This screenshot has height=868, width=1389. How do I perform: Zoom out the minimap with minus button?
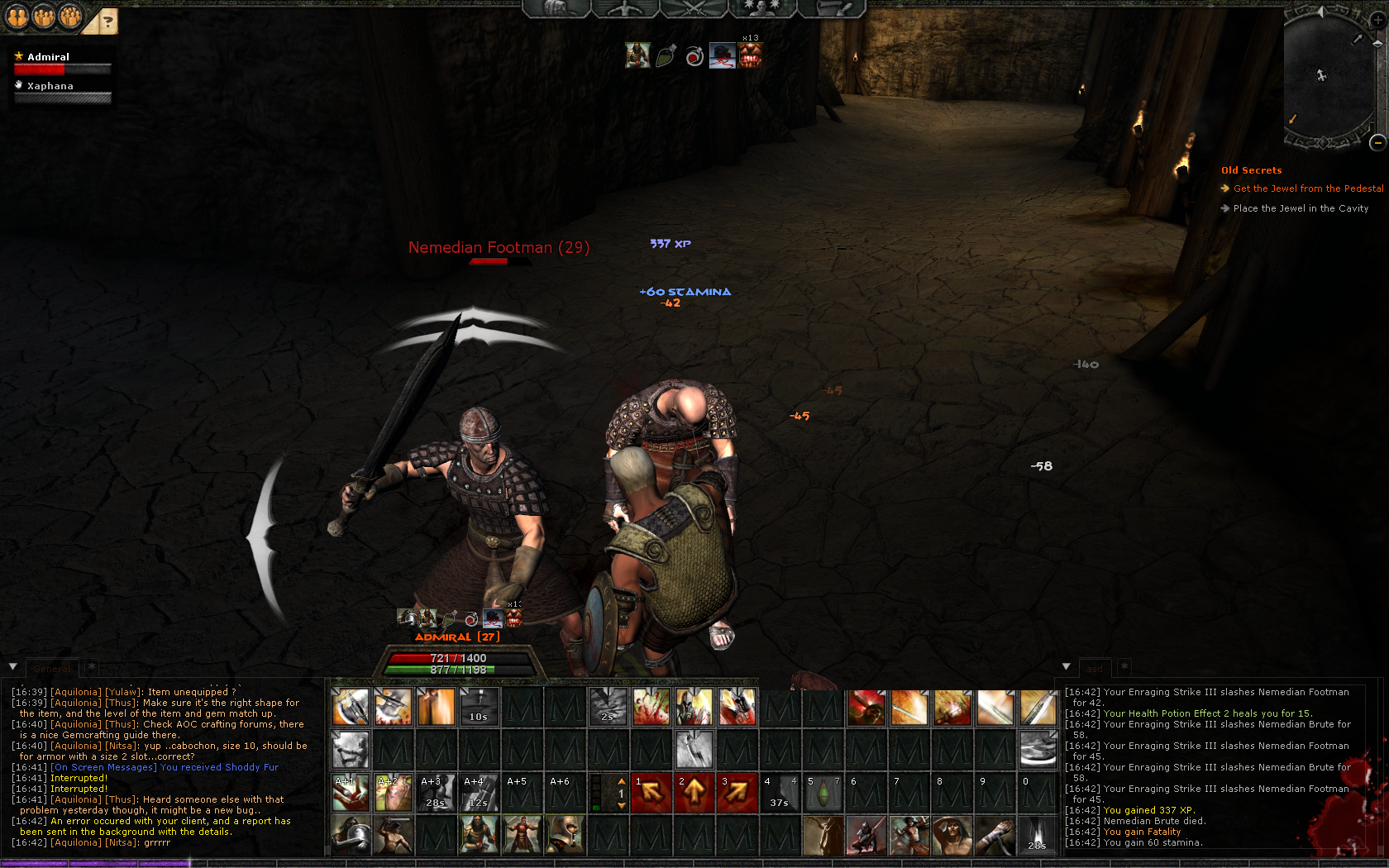(1377, 143)
